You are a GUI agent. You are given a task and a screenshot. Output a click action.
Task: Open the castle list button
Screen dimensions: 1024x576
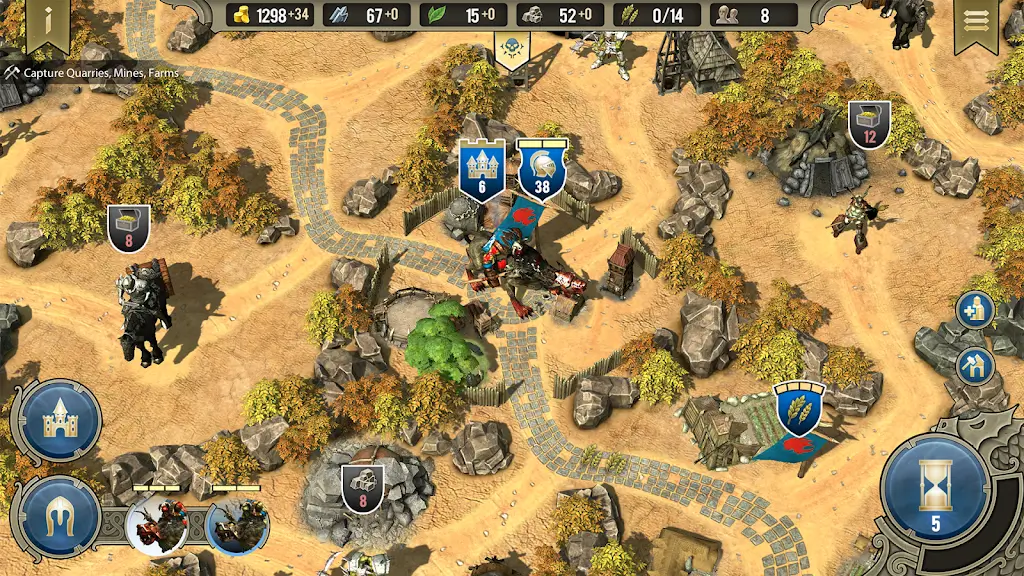[x=60, y=420]
